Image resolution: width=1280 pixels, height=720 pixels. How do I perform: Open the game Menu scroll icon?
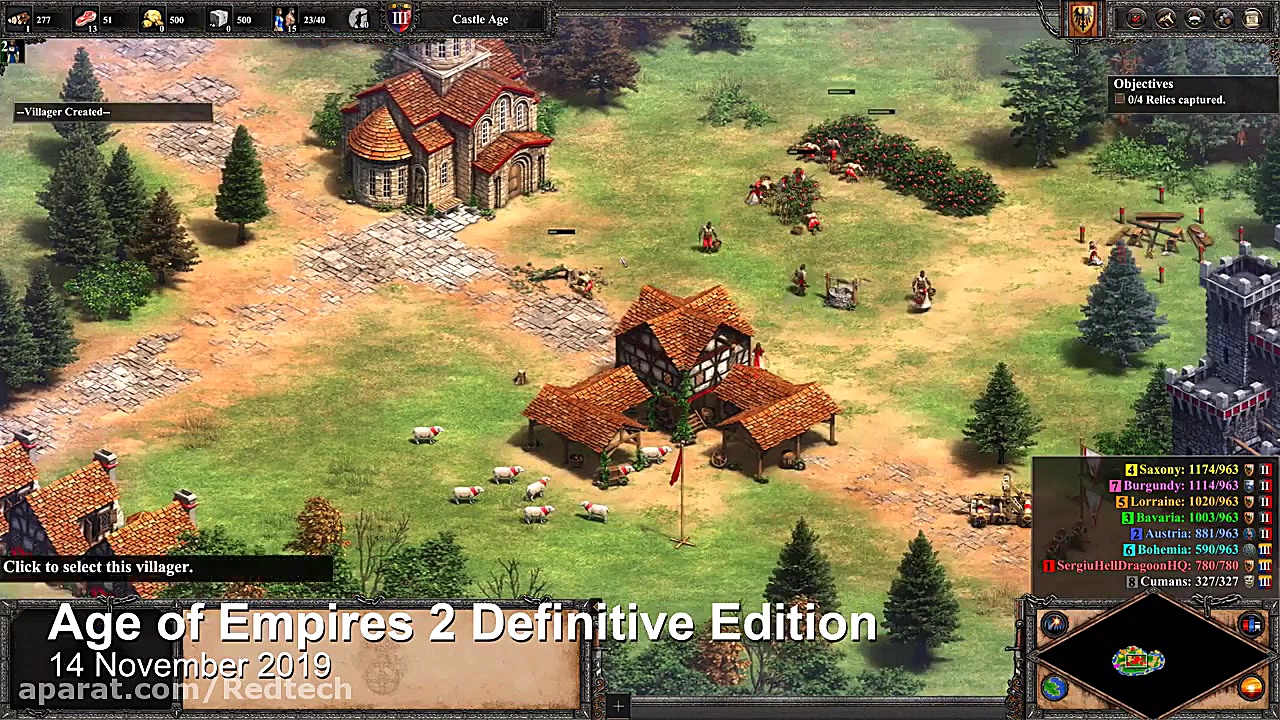[x=1252, y=18]
